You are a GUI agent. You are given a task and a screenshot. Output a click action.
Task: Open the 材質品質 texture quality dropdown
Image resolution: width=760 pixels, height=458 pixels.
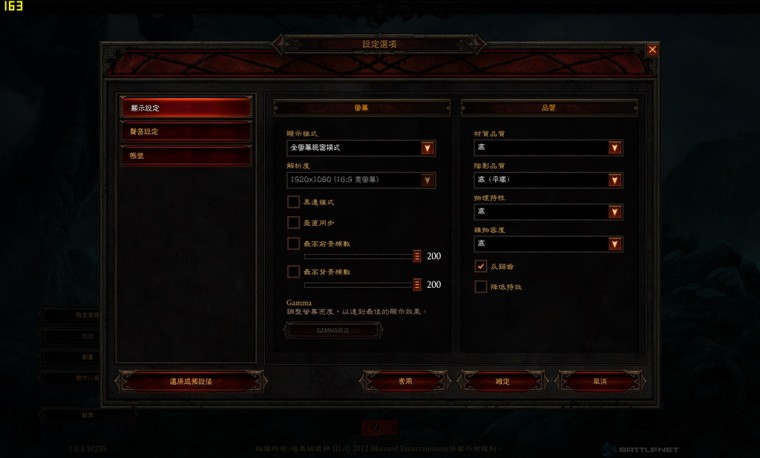click(548, 148)
